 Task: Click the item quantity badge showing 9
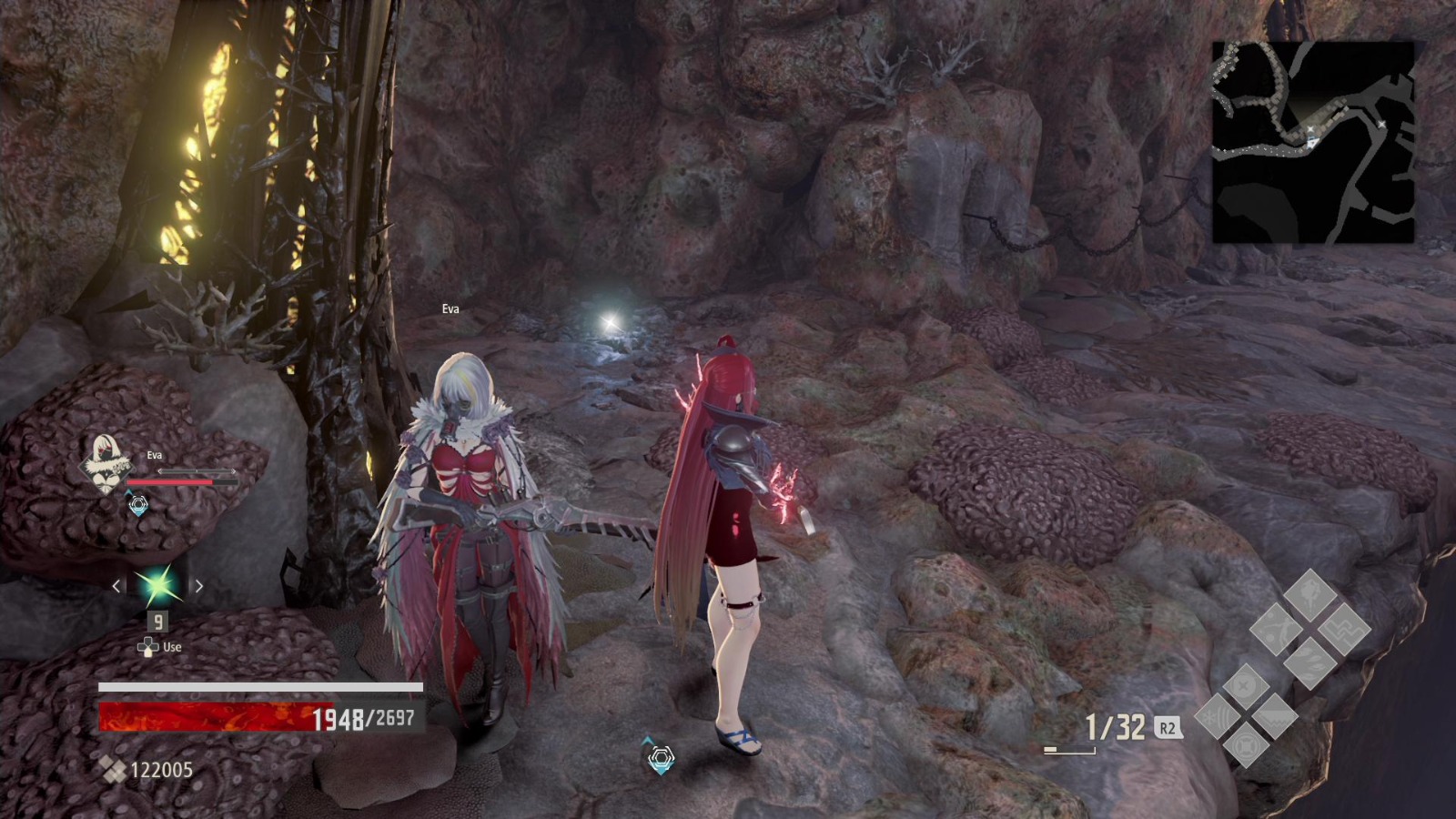[x=158, y=621]
